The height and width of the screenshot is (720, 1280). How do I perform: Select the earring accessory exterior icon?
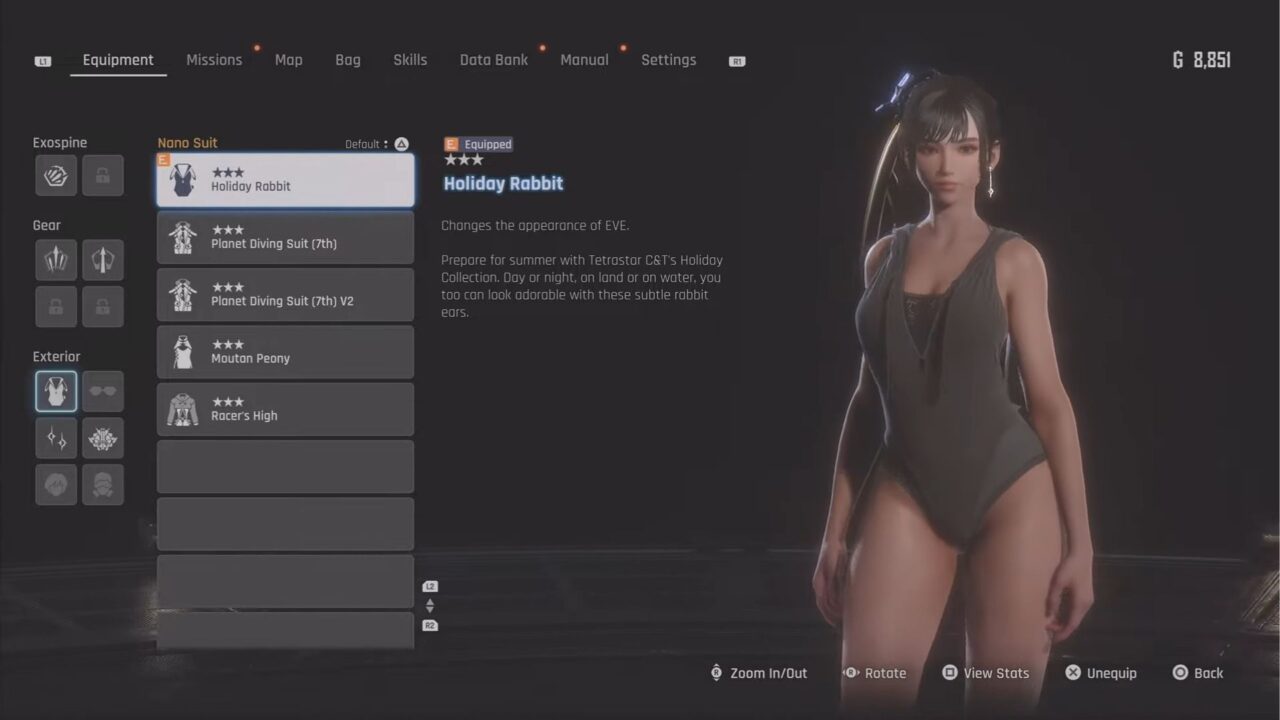pyautogui.click(x=55, y=438)
